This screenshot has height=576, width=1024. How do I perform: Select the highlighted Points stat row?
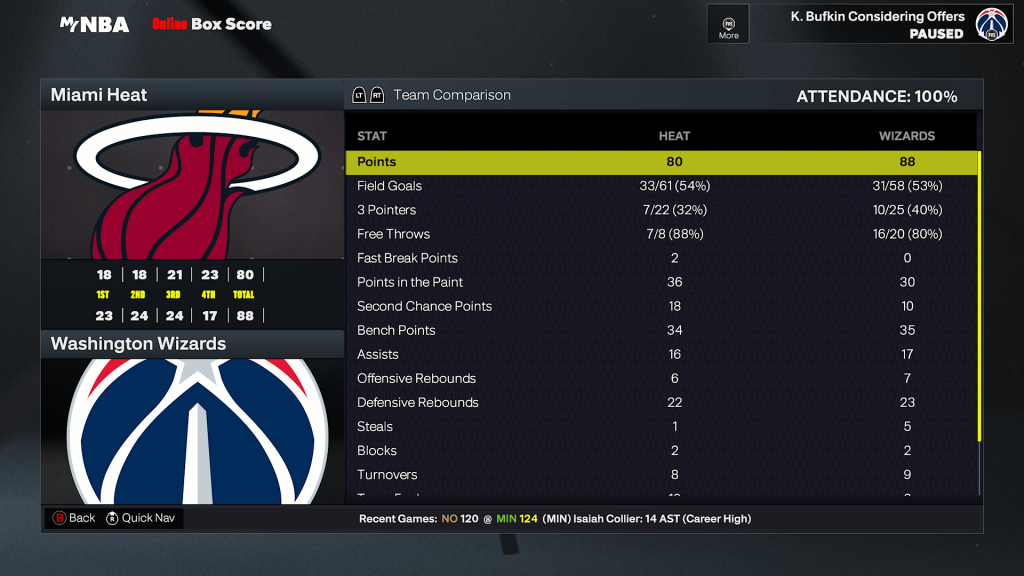[x=661, y=162]
